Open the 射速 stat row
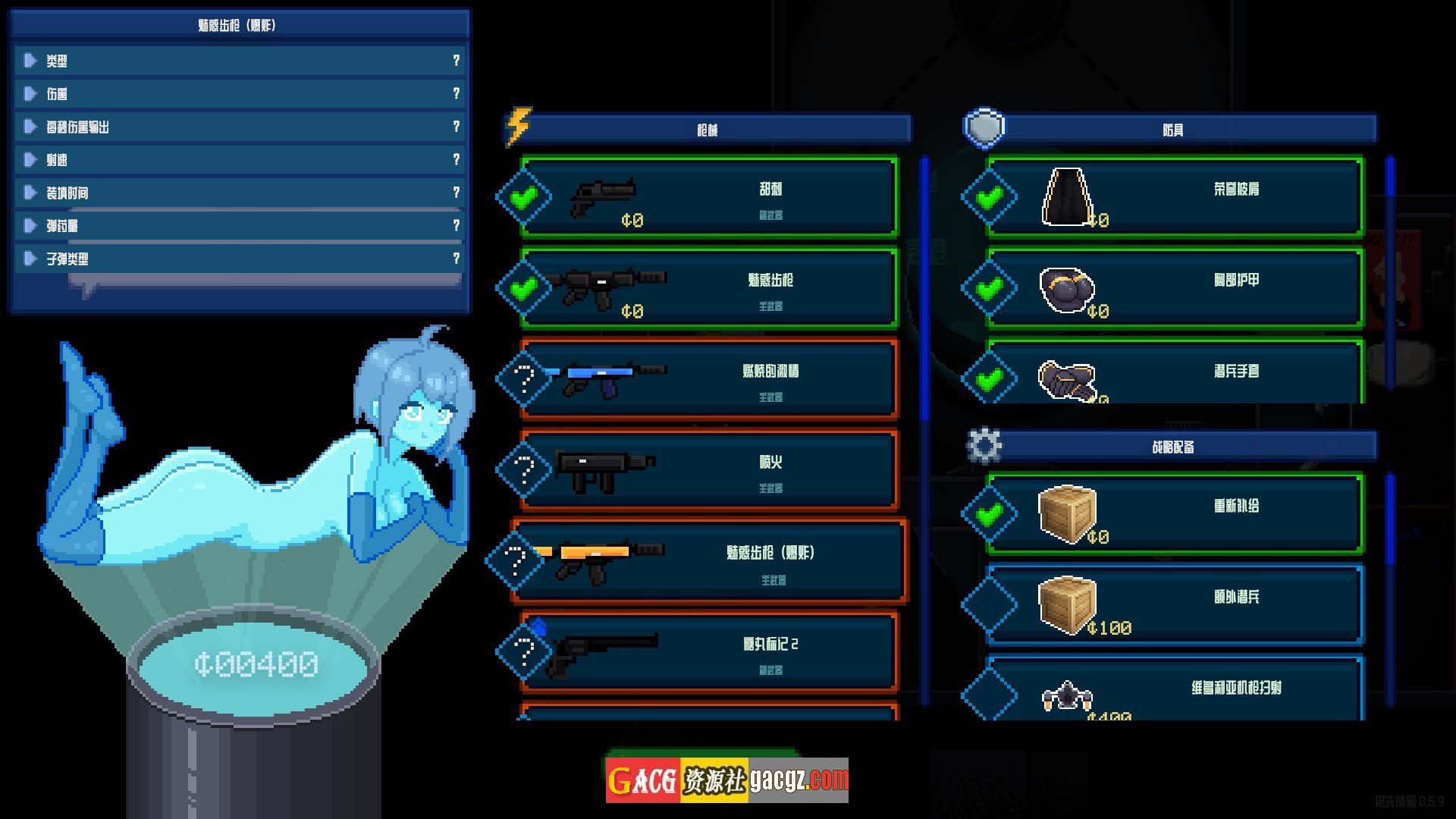 tap(239, 160)
